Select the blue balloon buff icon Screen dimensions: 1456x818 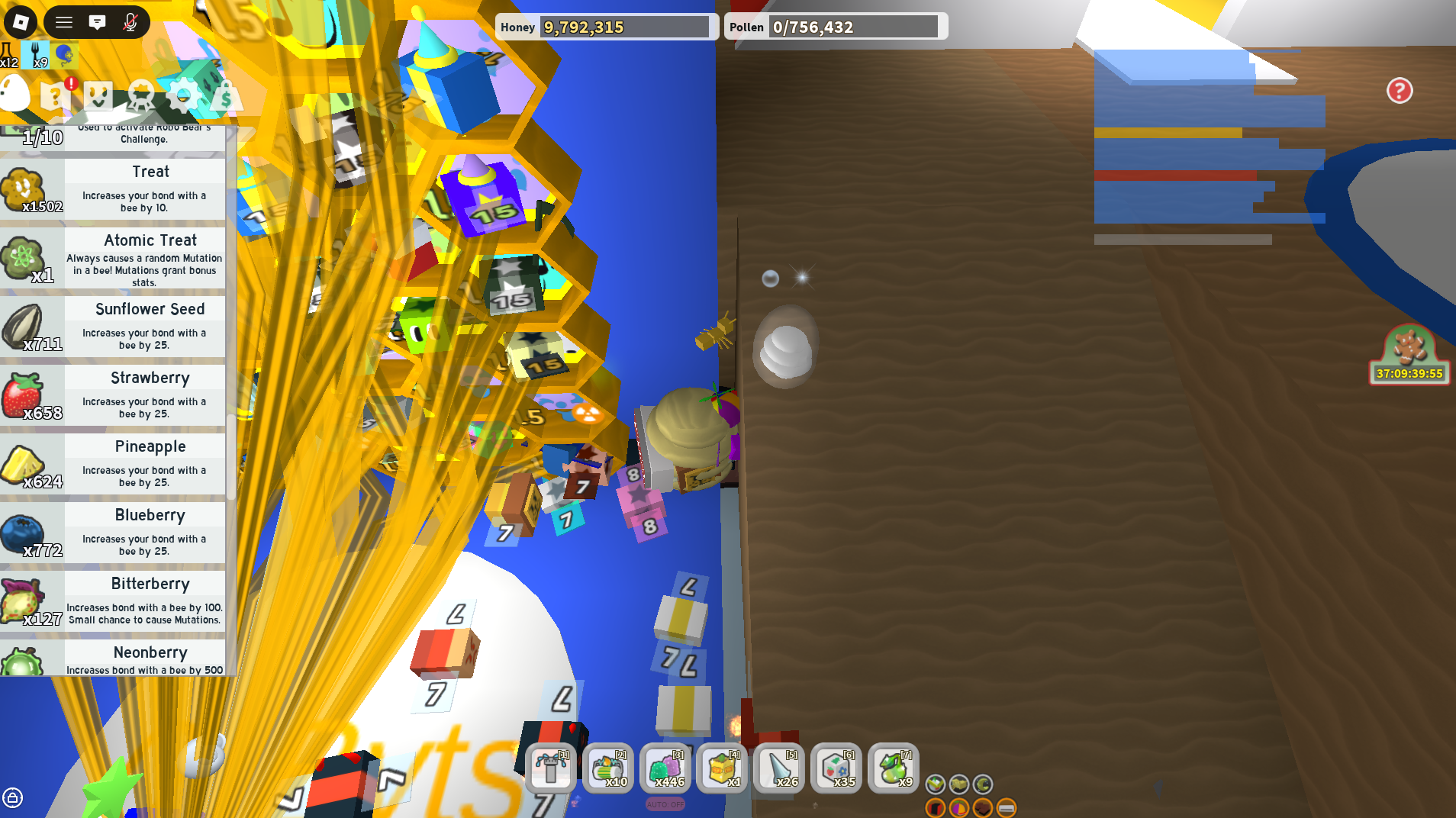click(x=64, y=53)
